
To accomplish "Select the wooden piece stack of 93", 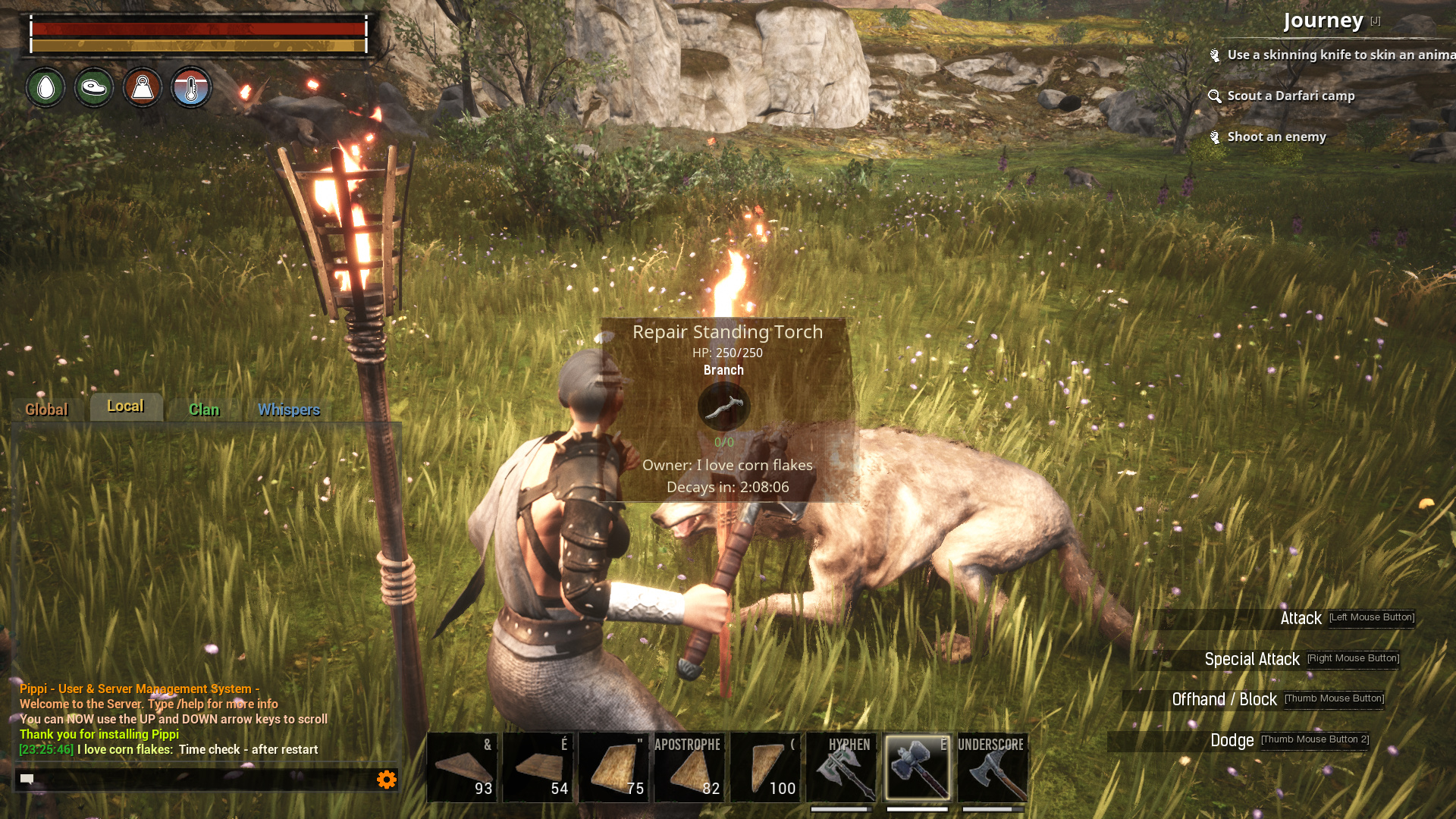I will tap(463, 767).
